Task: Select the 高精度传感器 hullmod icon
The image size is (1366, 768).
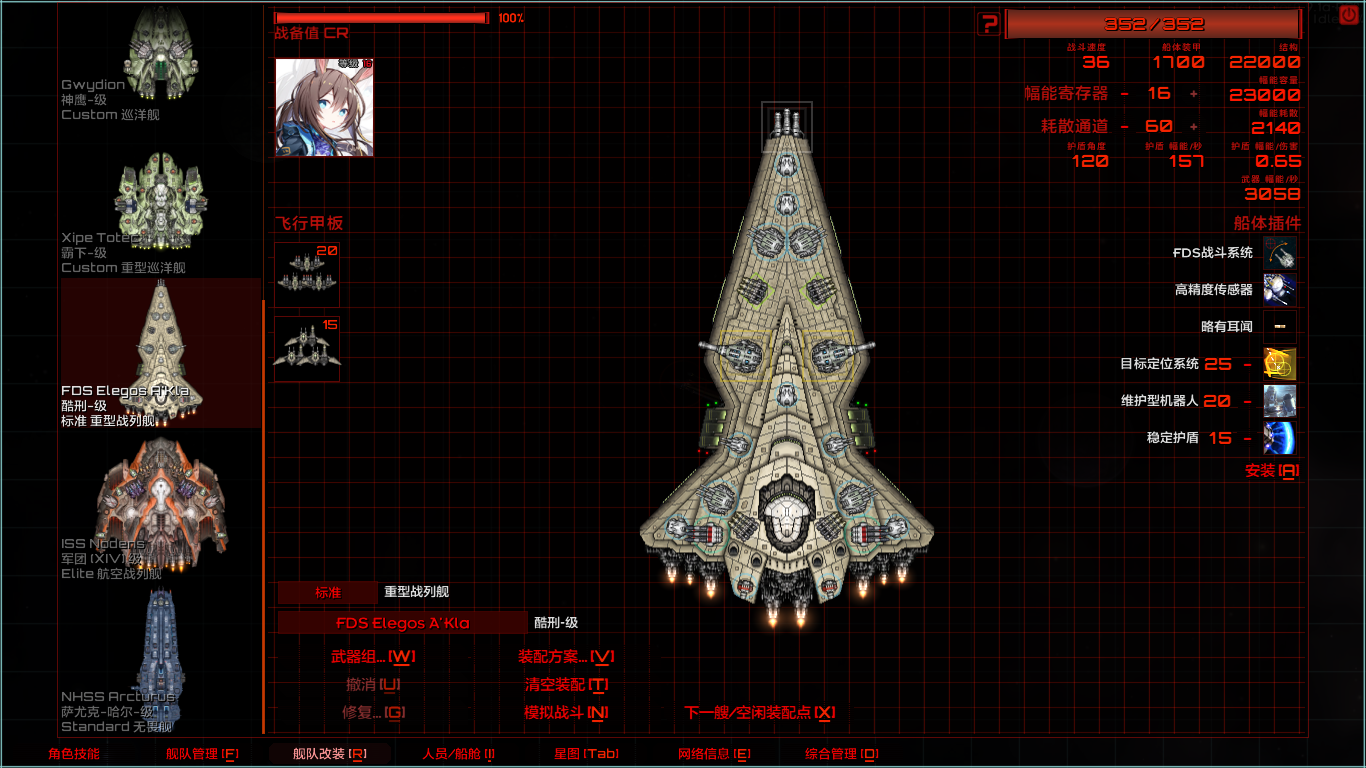Action: pyautogui.click(x=1280, y=288)
